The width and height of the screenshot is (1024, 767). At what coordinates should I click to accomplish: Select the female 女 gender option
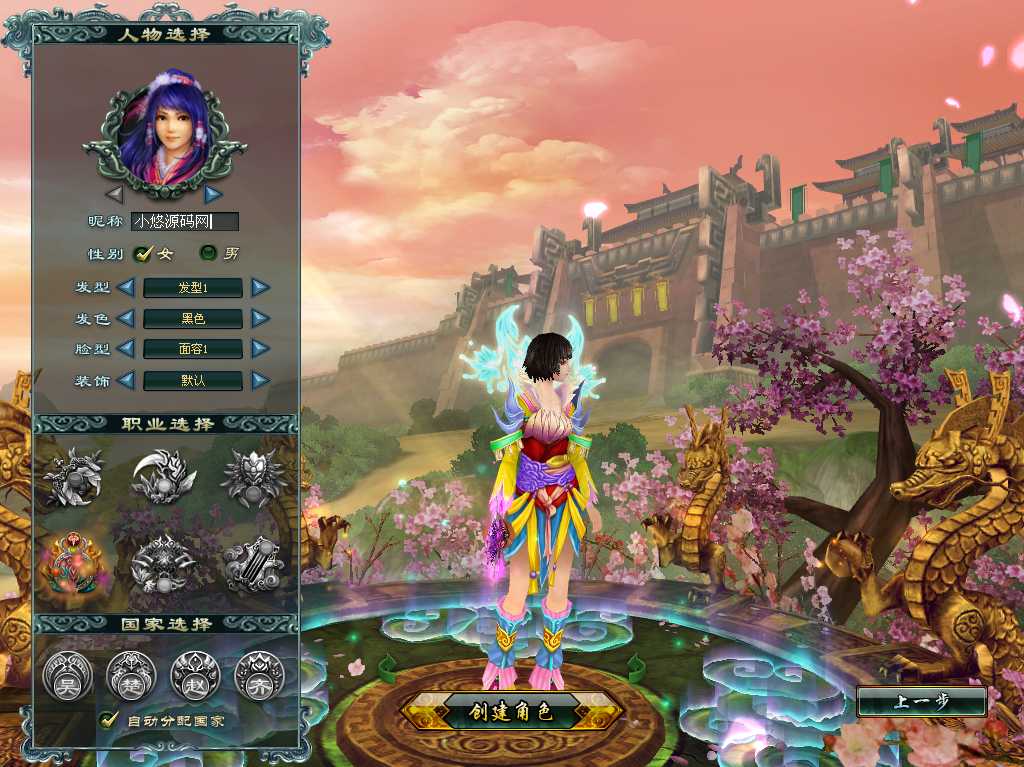click(142, 254)
